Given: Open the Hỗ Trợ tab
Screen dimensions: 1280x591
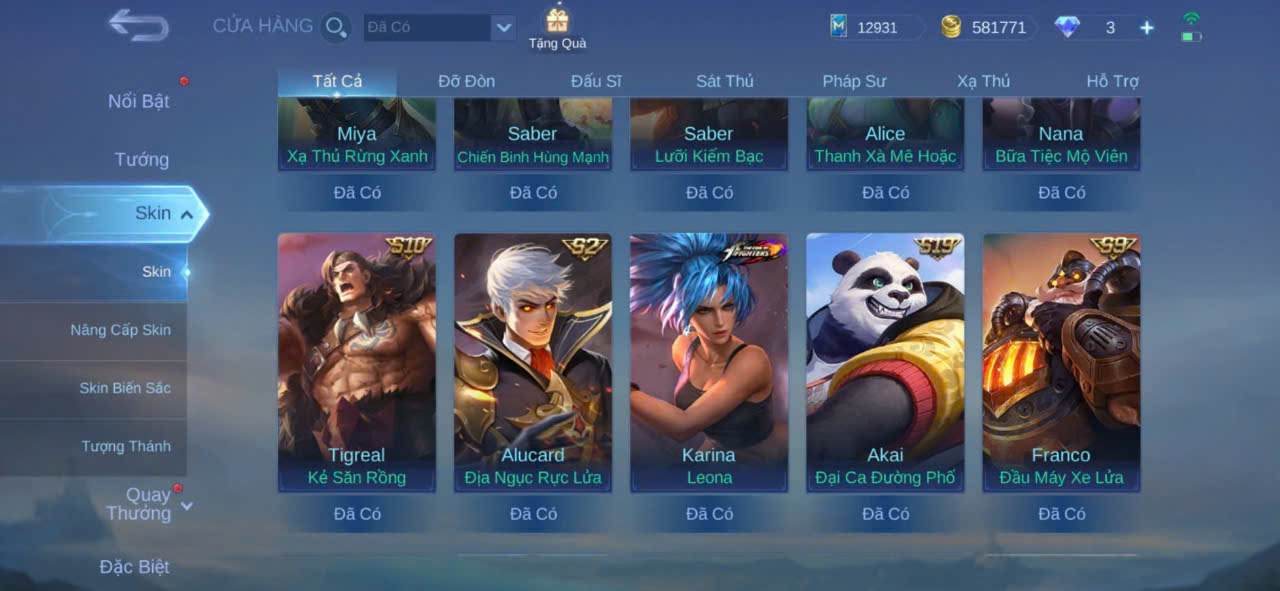Looking at the screenshot, I should pyautogui.click(x=1112, y=81).
